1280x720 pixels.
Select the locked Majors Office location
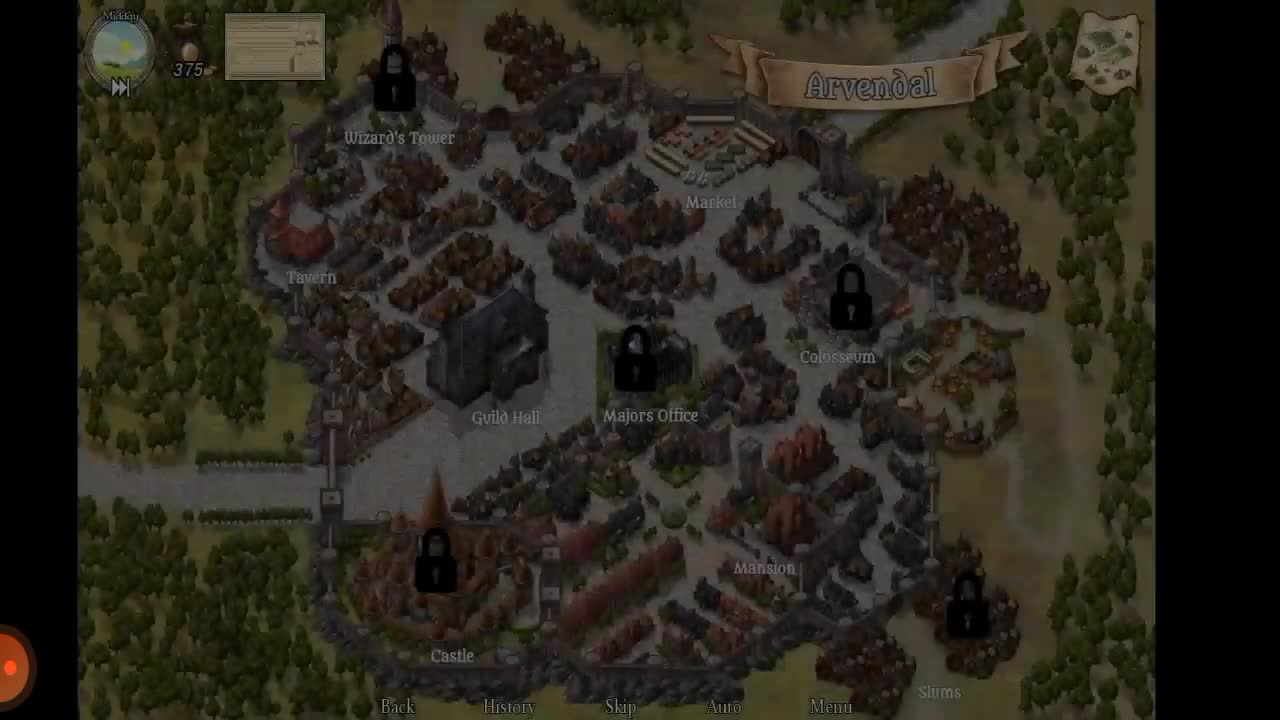coord(650,415)
